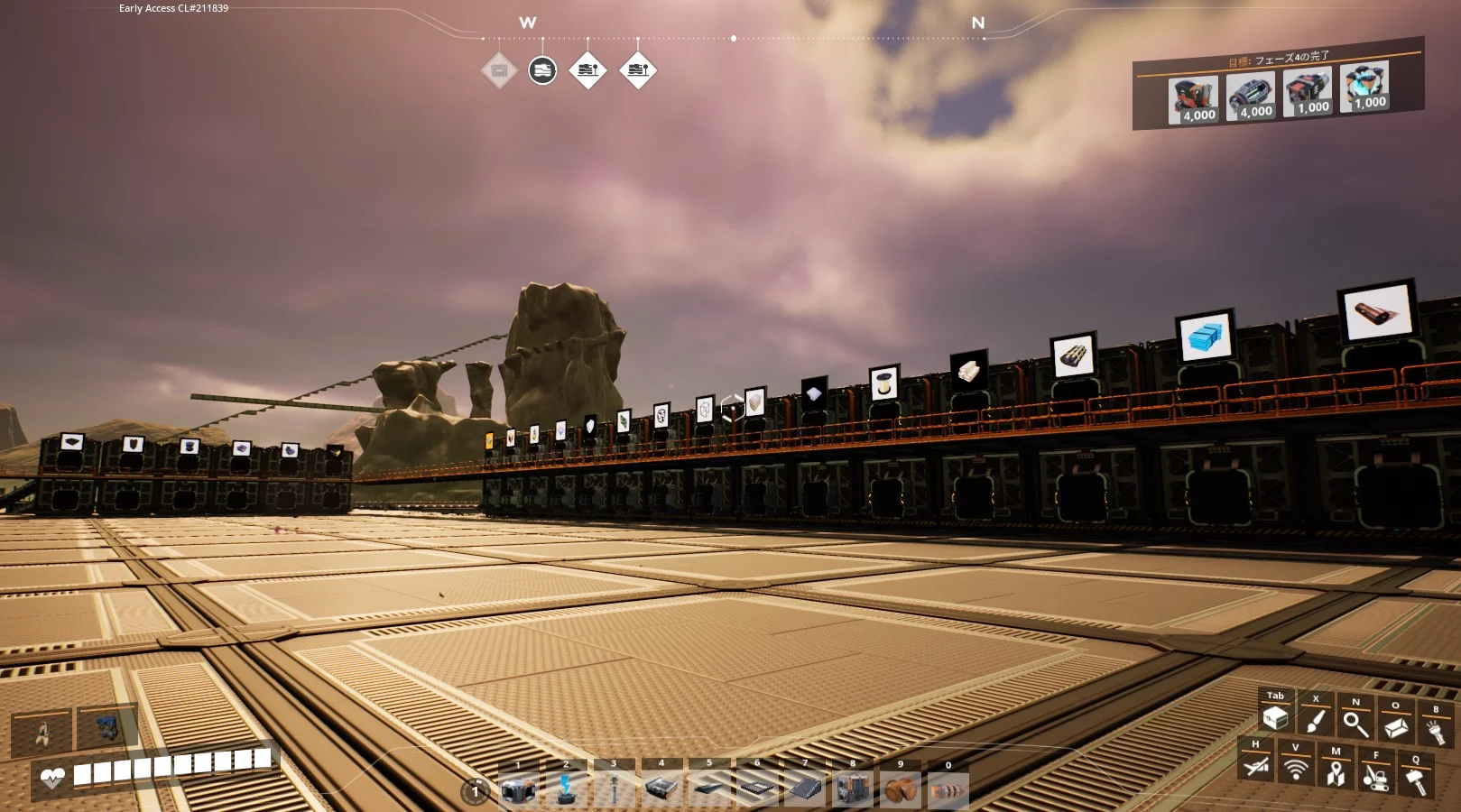This screenshot has height=812, width=1461.
Task: Select the faded crate marker on the compass
Action: coord(499,69)
